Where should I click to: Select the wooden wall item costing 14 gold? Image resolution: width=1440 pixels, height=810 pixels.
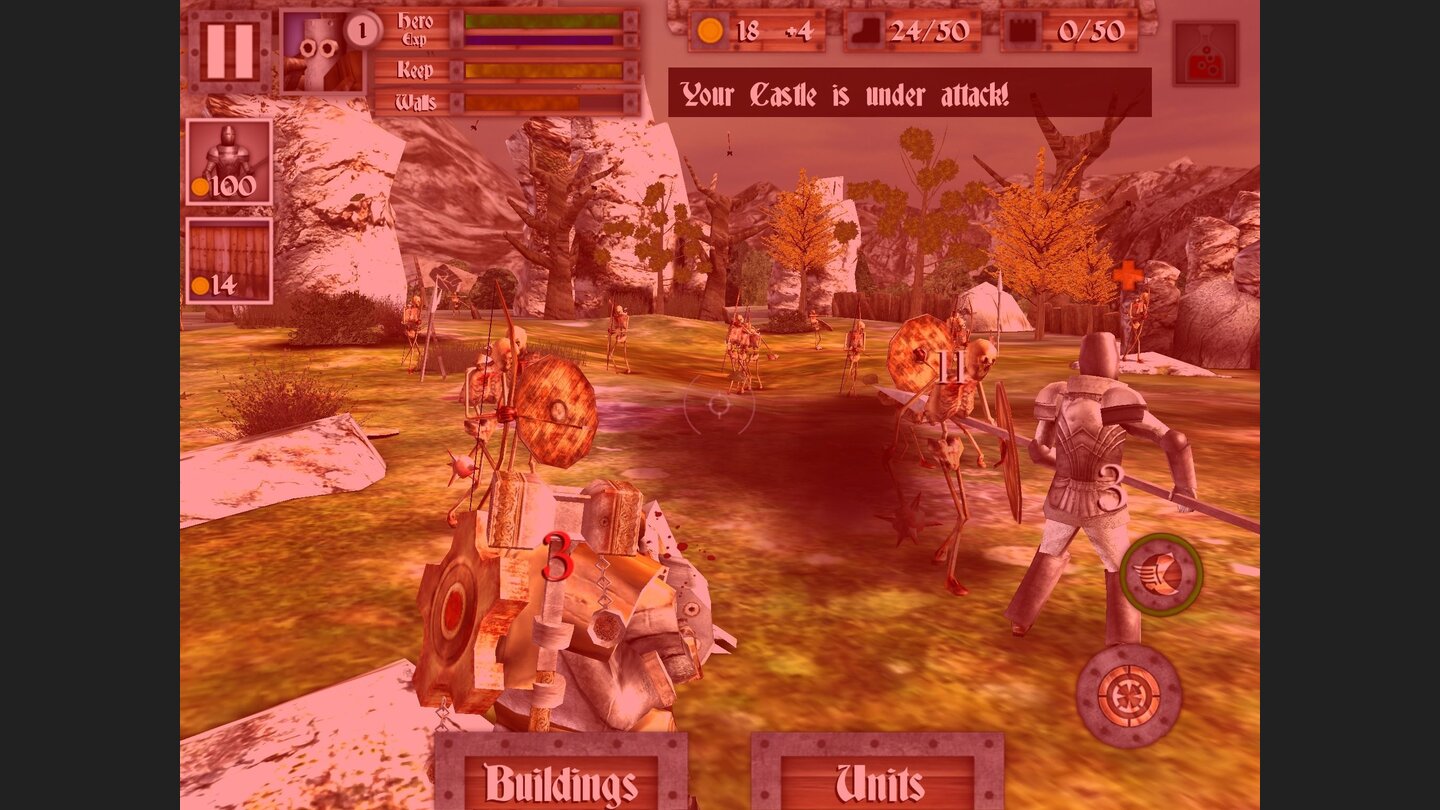click(x=228, y=258)
